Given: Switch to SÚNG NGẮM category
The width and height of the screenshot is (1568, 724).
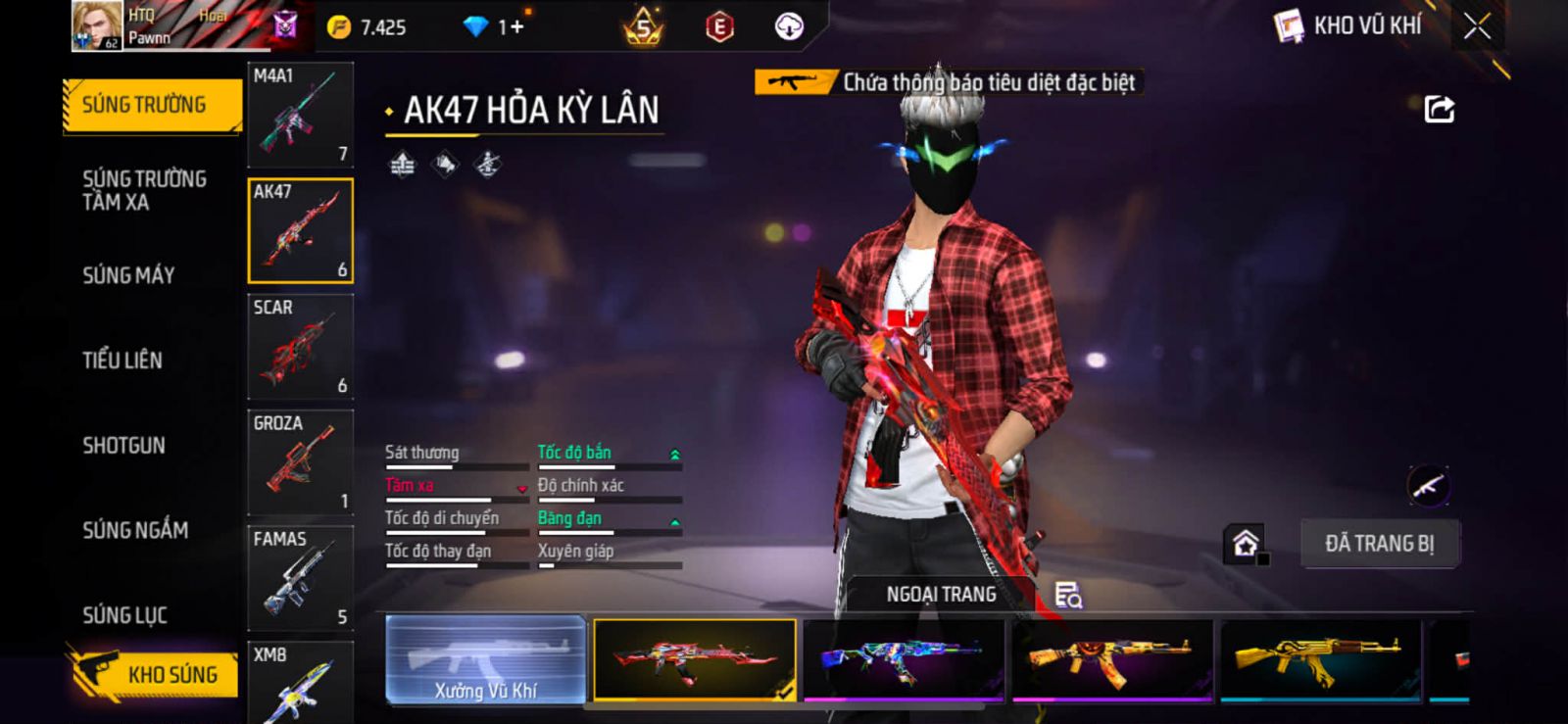Looking at the screenshot, I should coord(135,530).
